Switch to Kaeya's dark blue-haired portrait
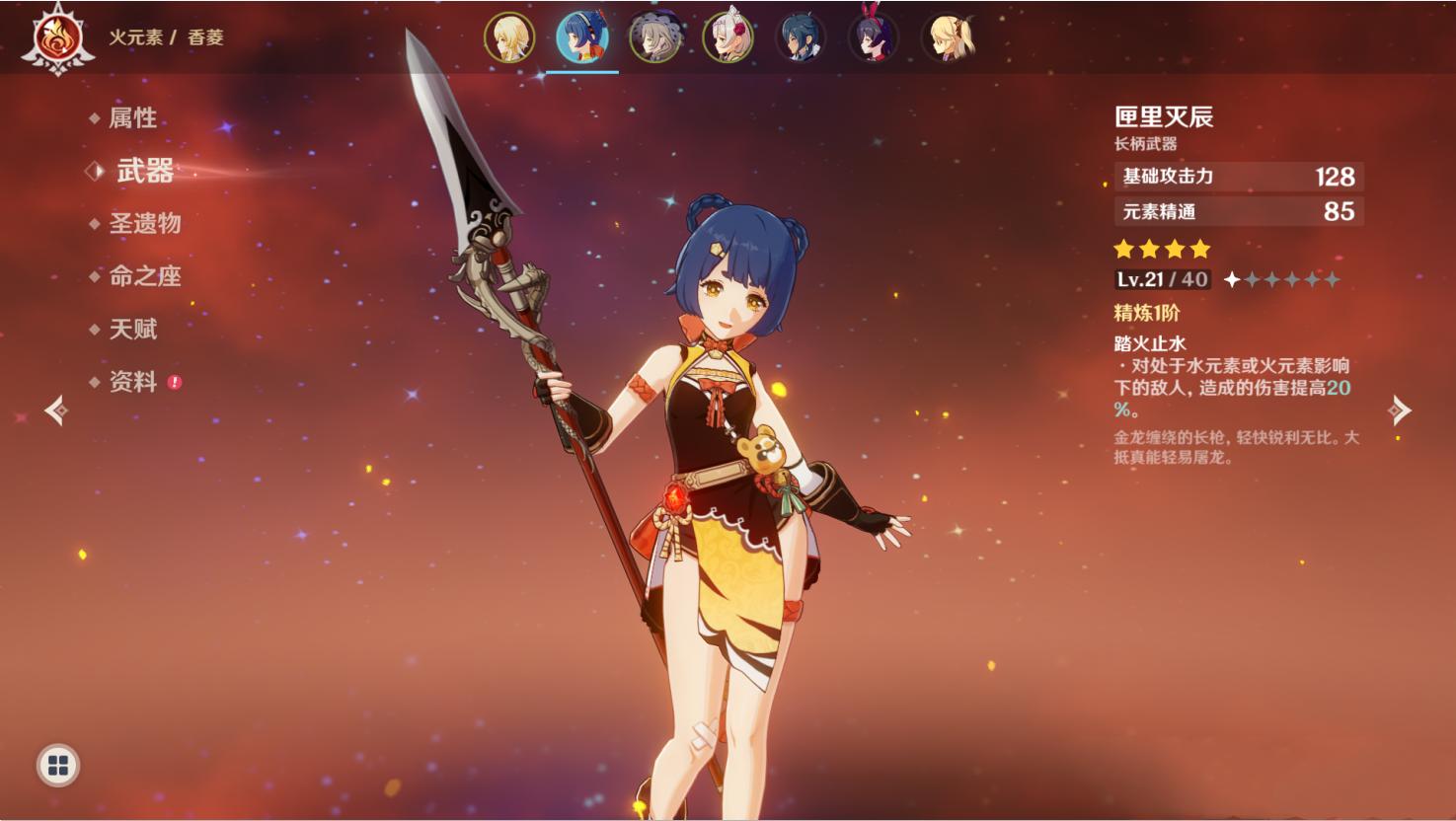 click(801, 38)
